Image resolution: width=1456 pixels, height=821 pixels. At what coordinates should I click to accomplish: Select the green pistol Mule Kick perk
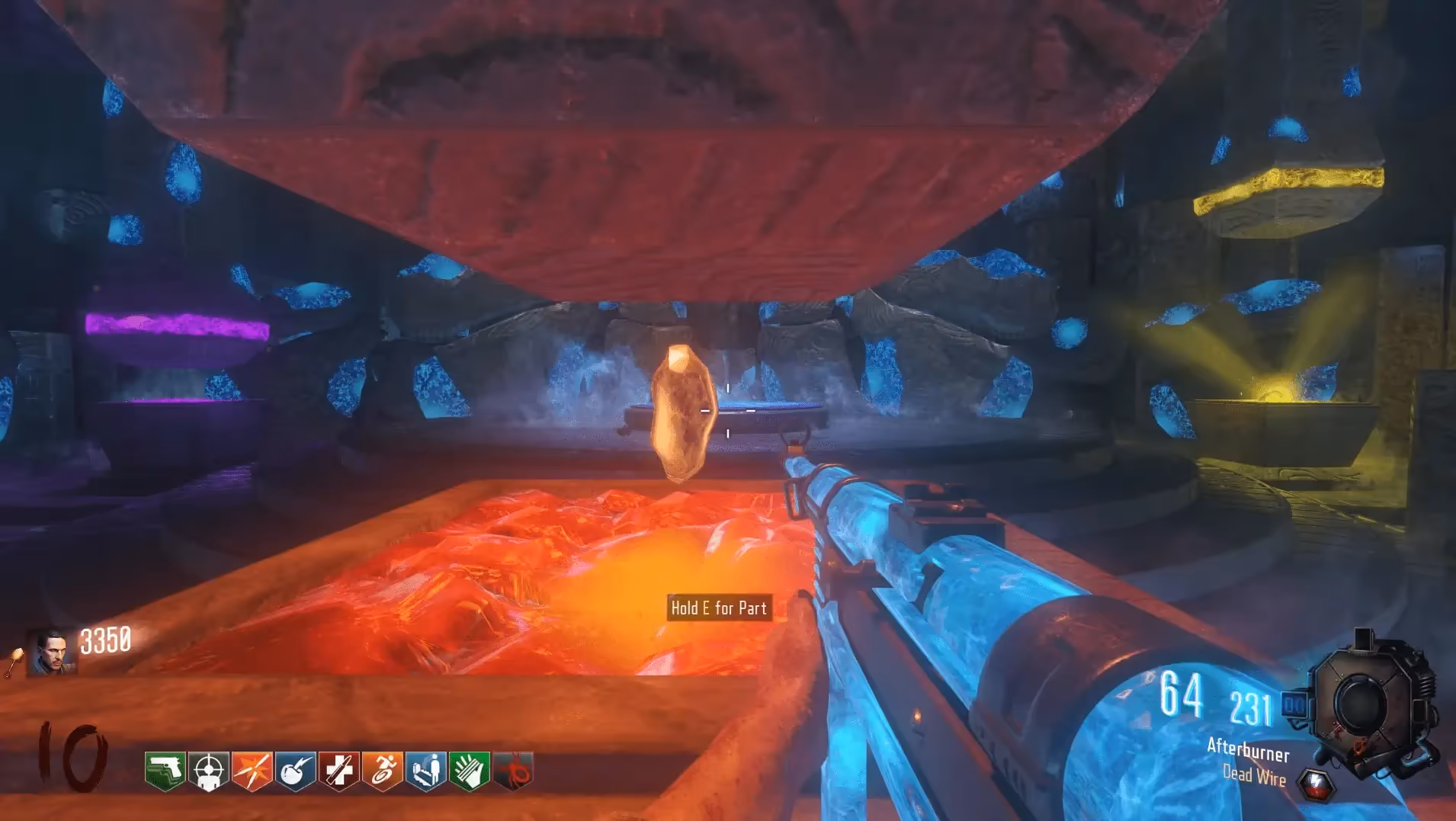pos(165,771)
